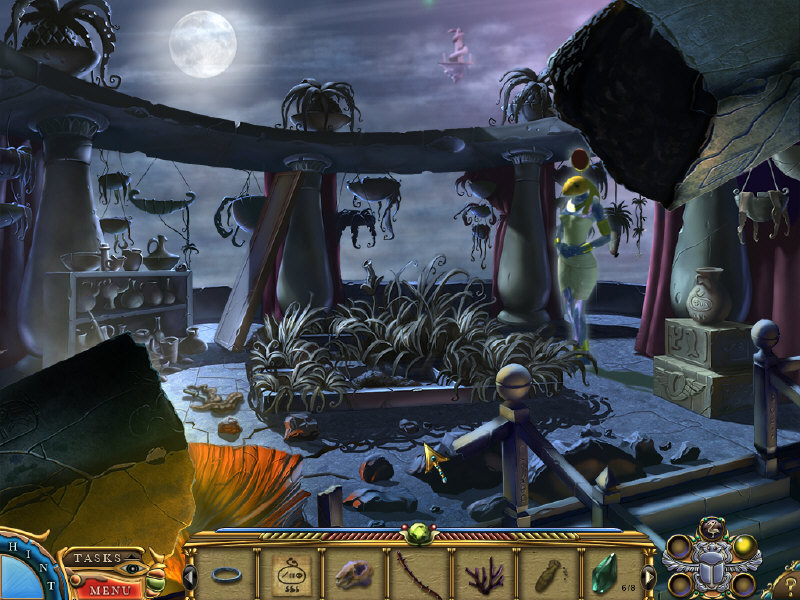Click the yellow gem on the amulet

point(744,546)
